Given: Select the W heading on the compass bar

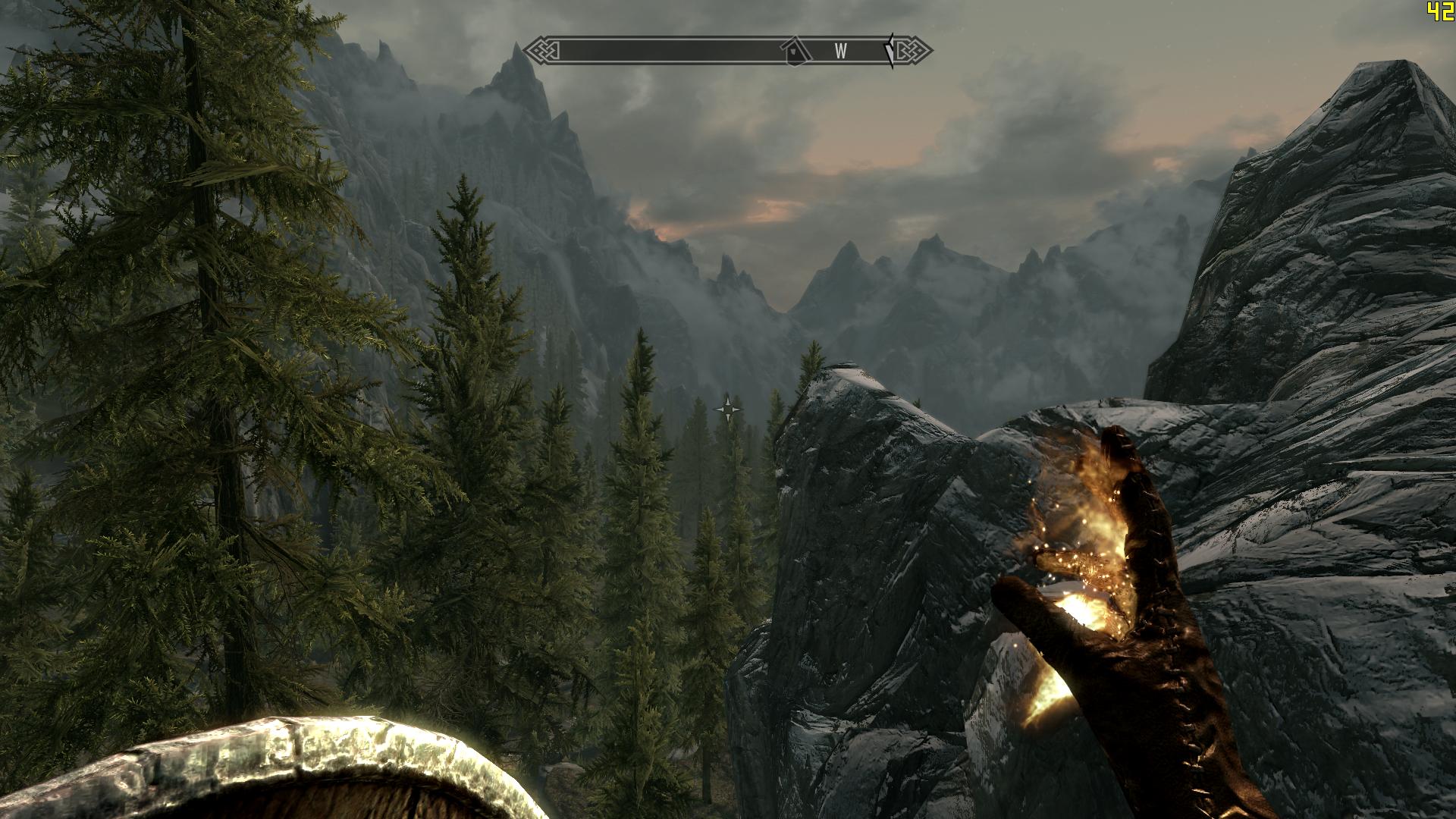Looking at the screenshot, I should [840, 52].
